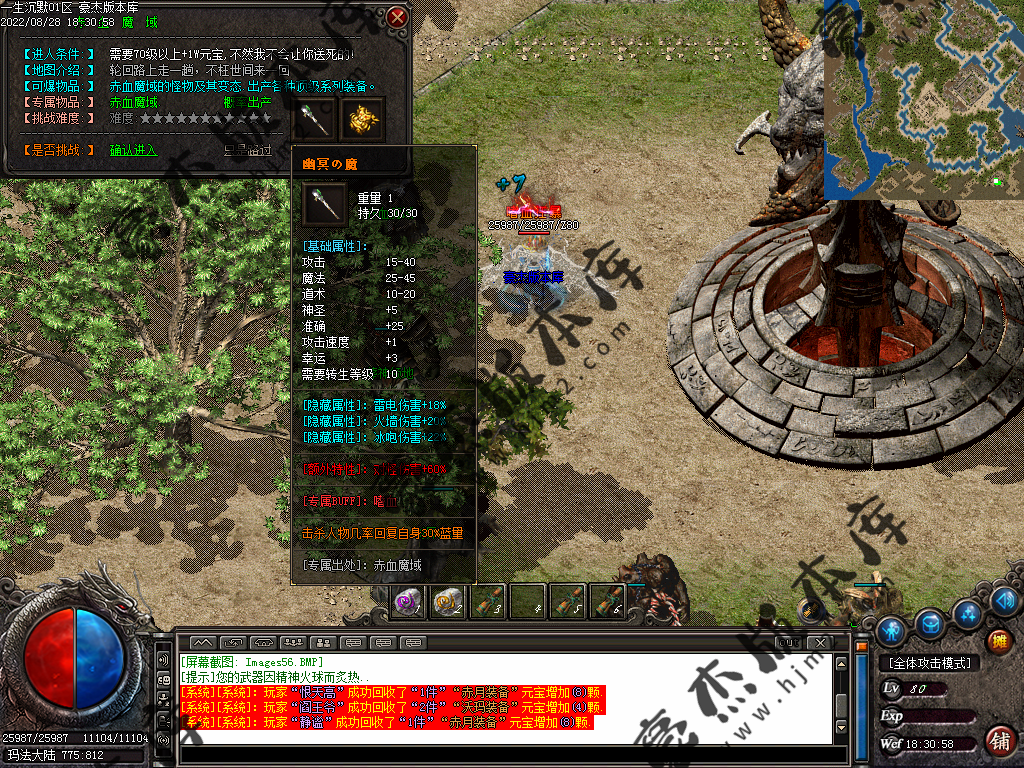Use the scroll item in hotbar slot 2
Screen dimensions: 1024x768
point(447,601)
